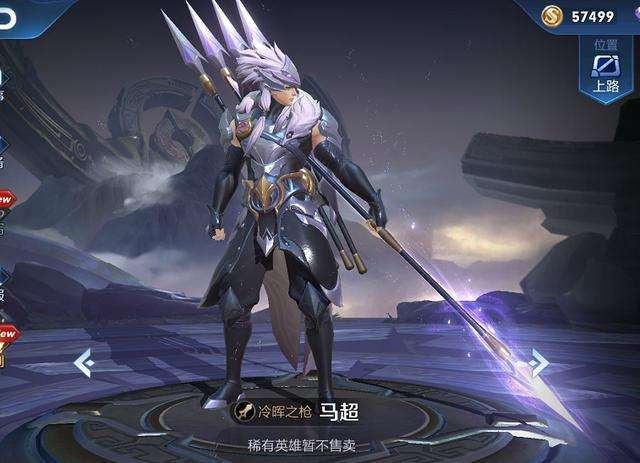The image size is (640, 463).
Task: Show the previous hero with left arrow
Action: [x=84, y=363]
